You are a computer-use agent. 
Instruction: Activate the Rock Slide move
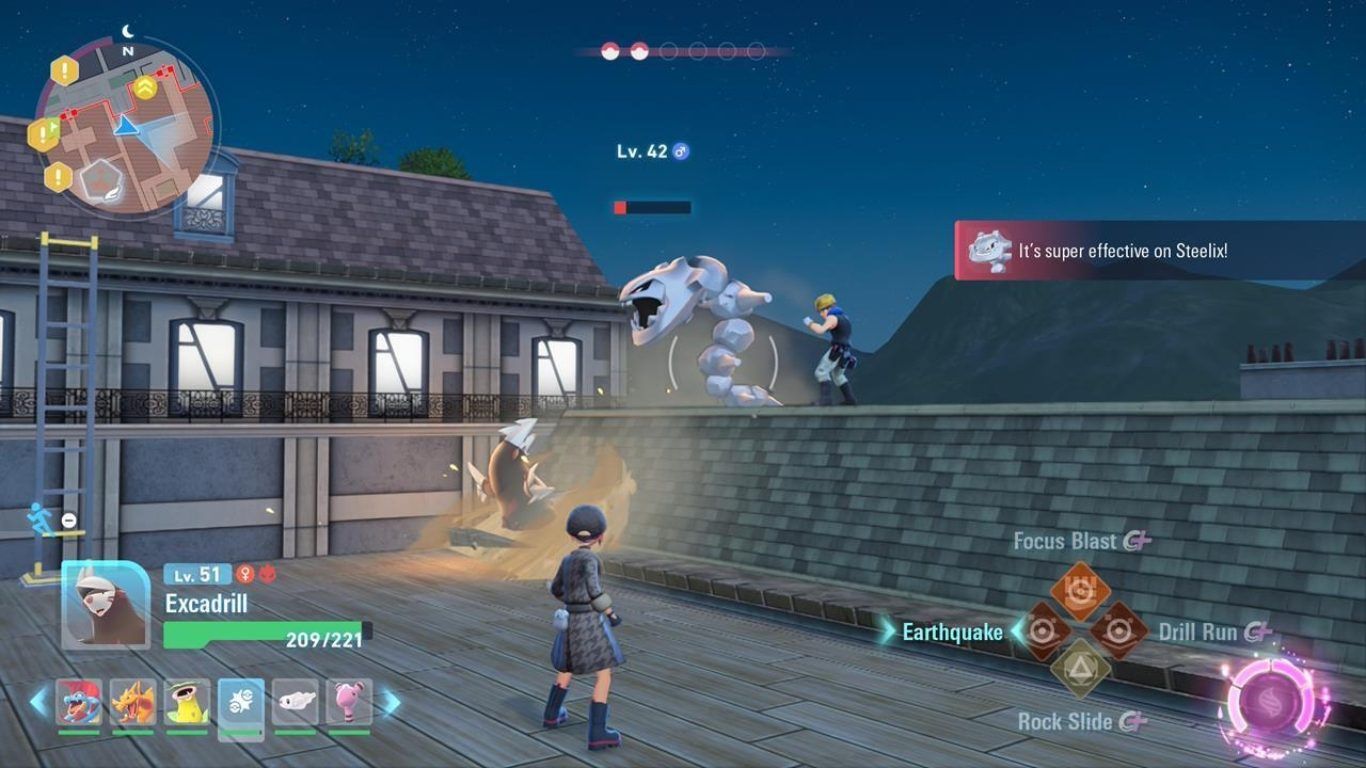coord(1080,669)
